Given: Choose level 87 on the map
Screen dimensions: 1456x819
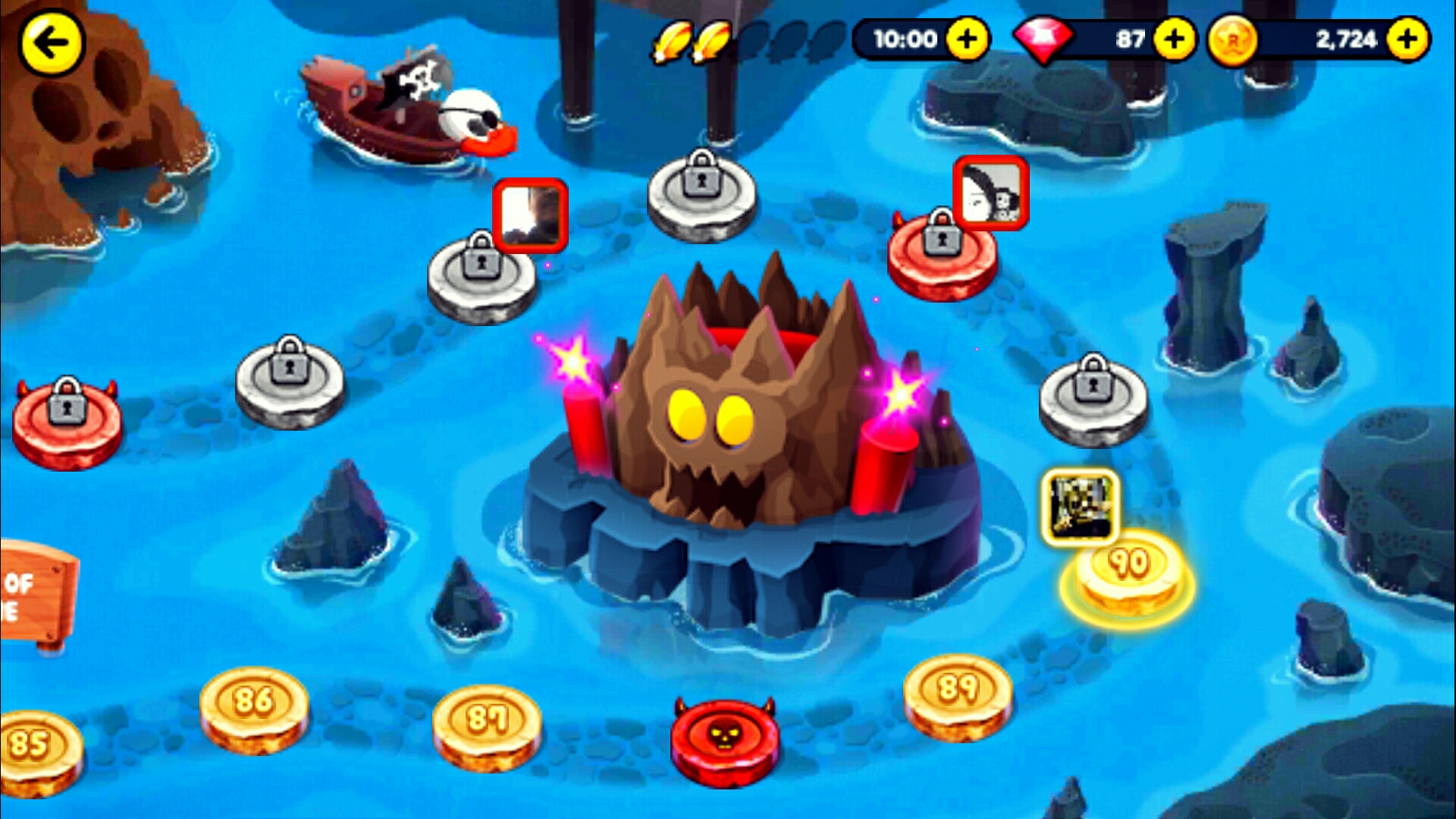Looking at the screenshot, I should [487, 724].
